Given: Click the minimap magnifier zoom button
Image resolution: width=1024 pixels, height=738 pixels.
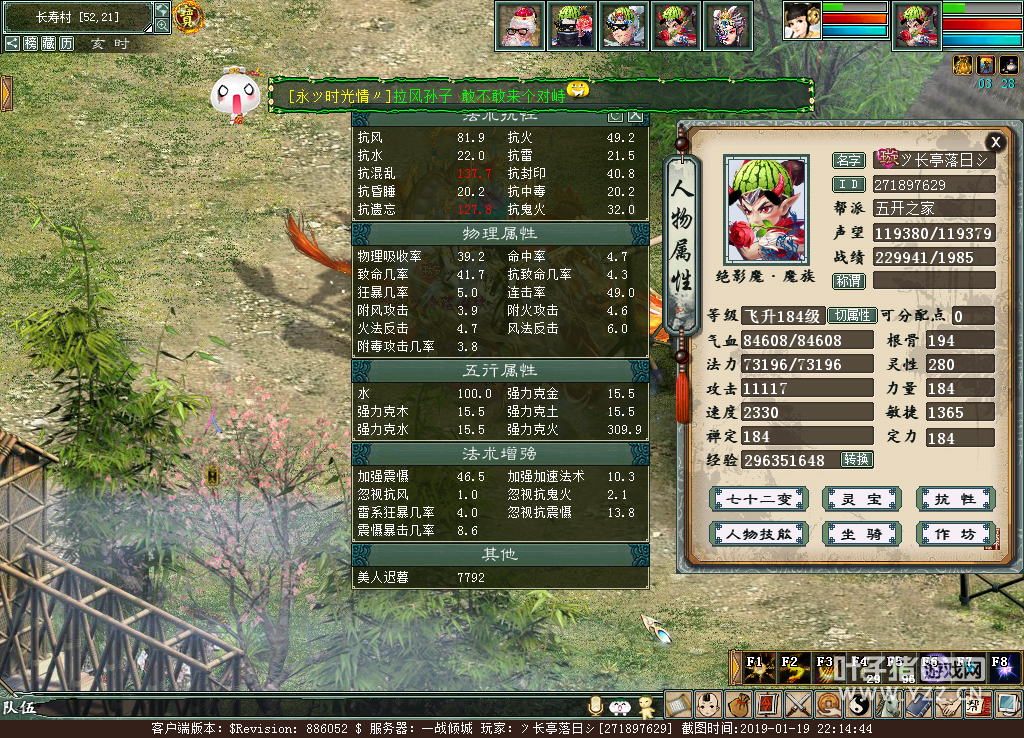Looking at the screenshot, I should pyautogui.click(x=162, y=25).
